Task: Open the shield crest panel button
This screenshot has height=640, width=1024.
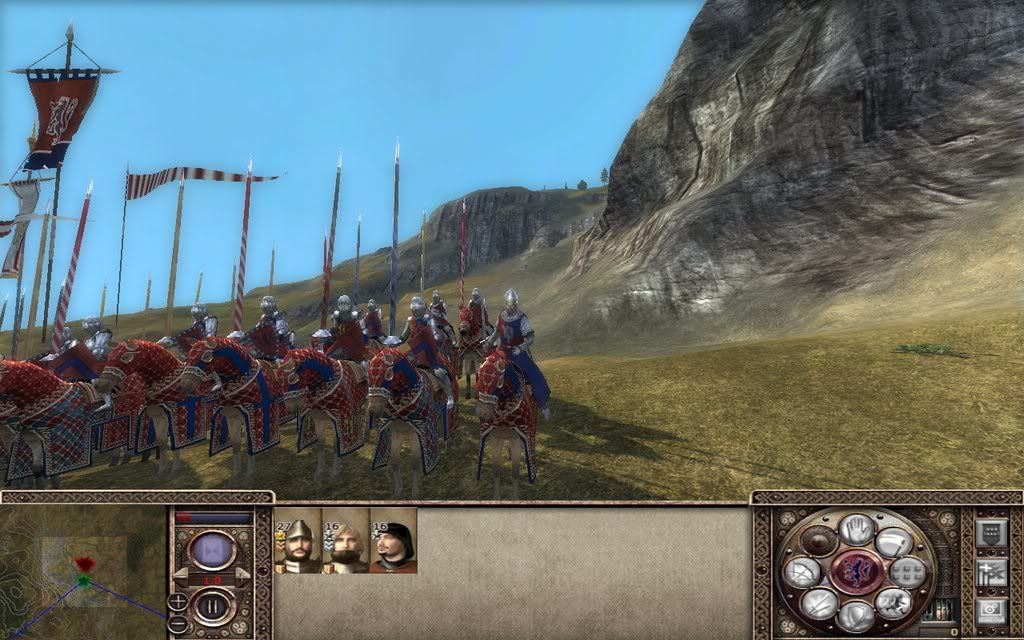Action: [x=989, y=532]
